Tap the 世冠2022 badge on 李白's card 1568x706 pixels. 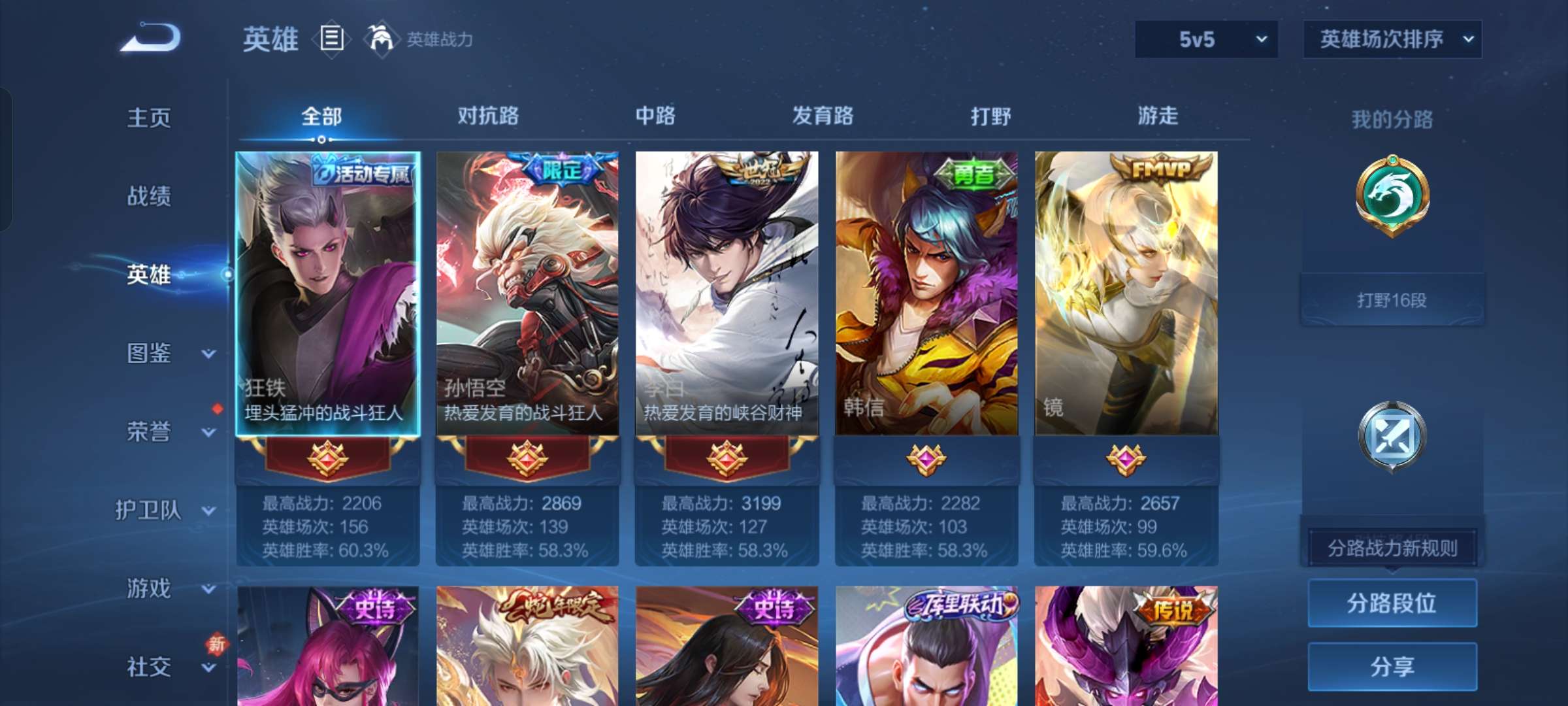coord(760,171)
